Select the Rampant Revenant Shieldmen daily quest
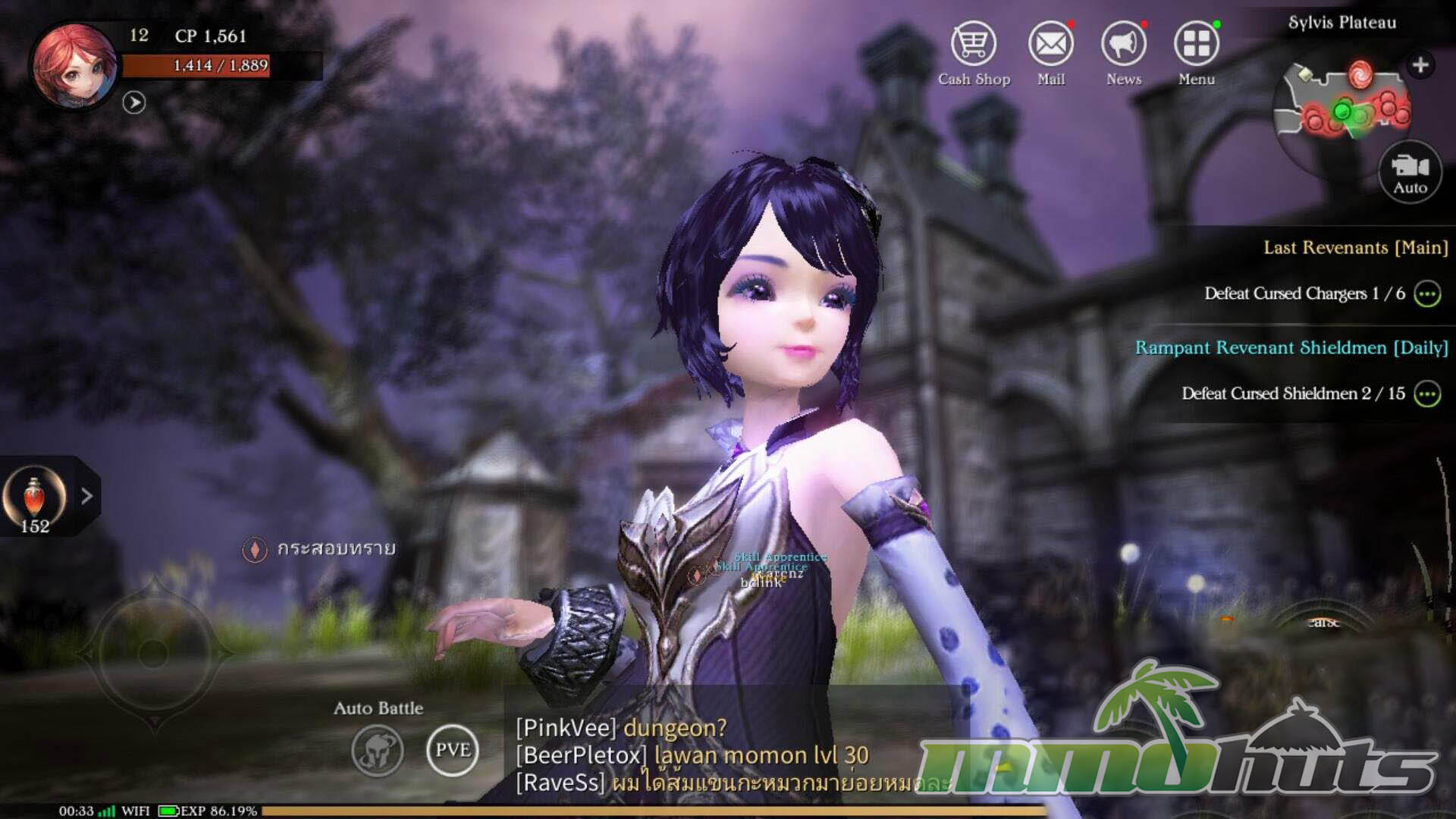 (x=1291, y=348)
